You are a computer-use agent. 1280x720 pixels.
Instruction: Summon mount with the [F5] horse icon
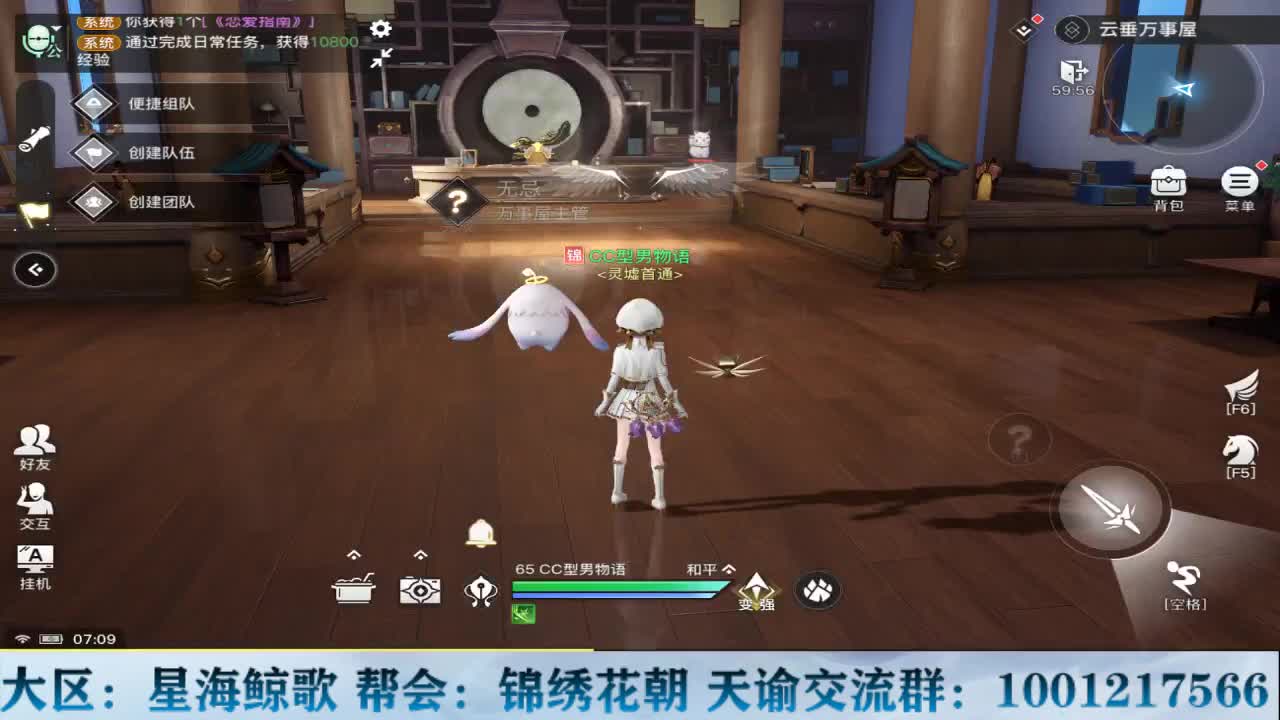1240,452
